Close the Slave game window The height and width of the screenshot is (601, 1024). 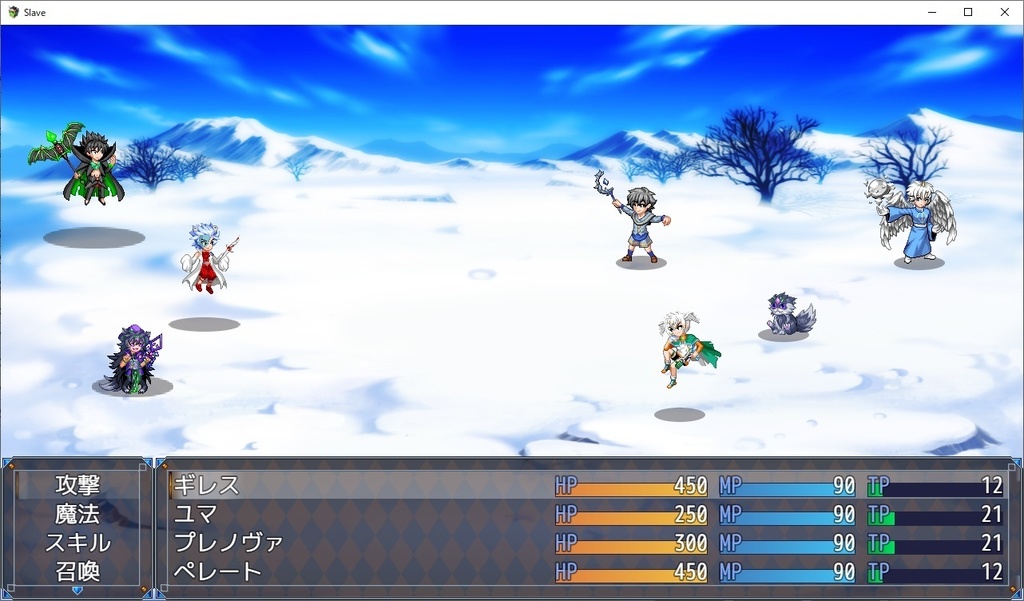tap(1004, 12)
